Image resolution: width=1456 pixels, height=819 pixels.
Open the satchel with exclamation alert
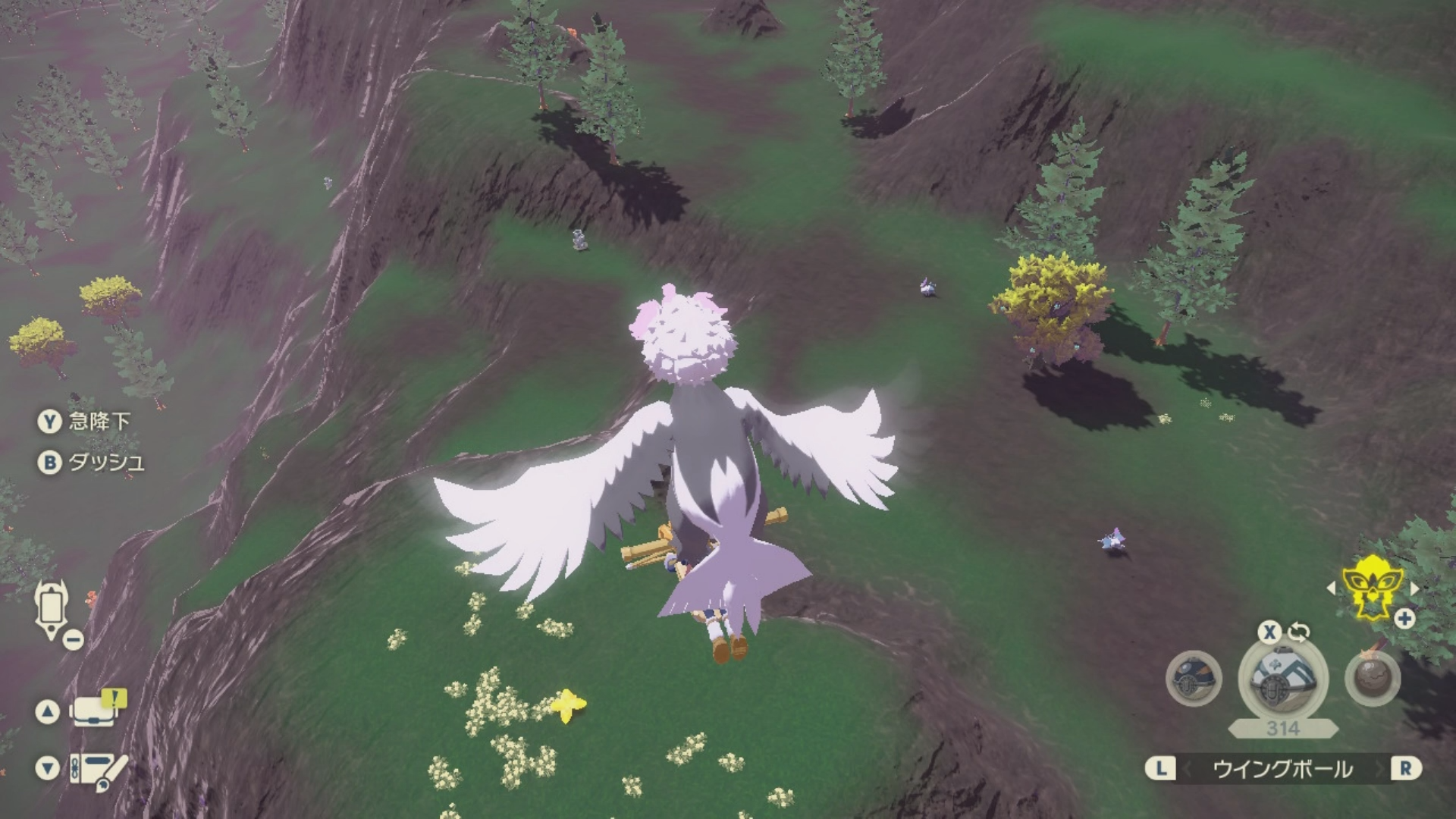pos(95,710)
